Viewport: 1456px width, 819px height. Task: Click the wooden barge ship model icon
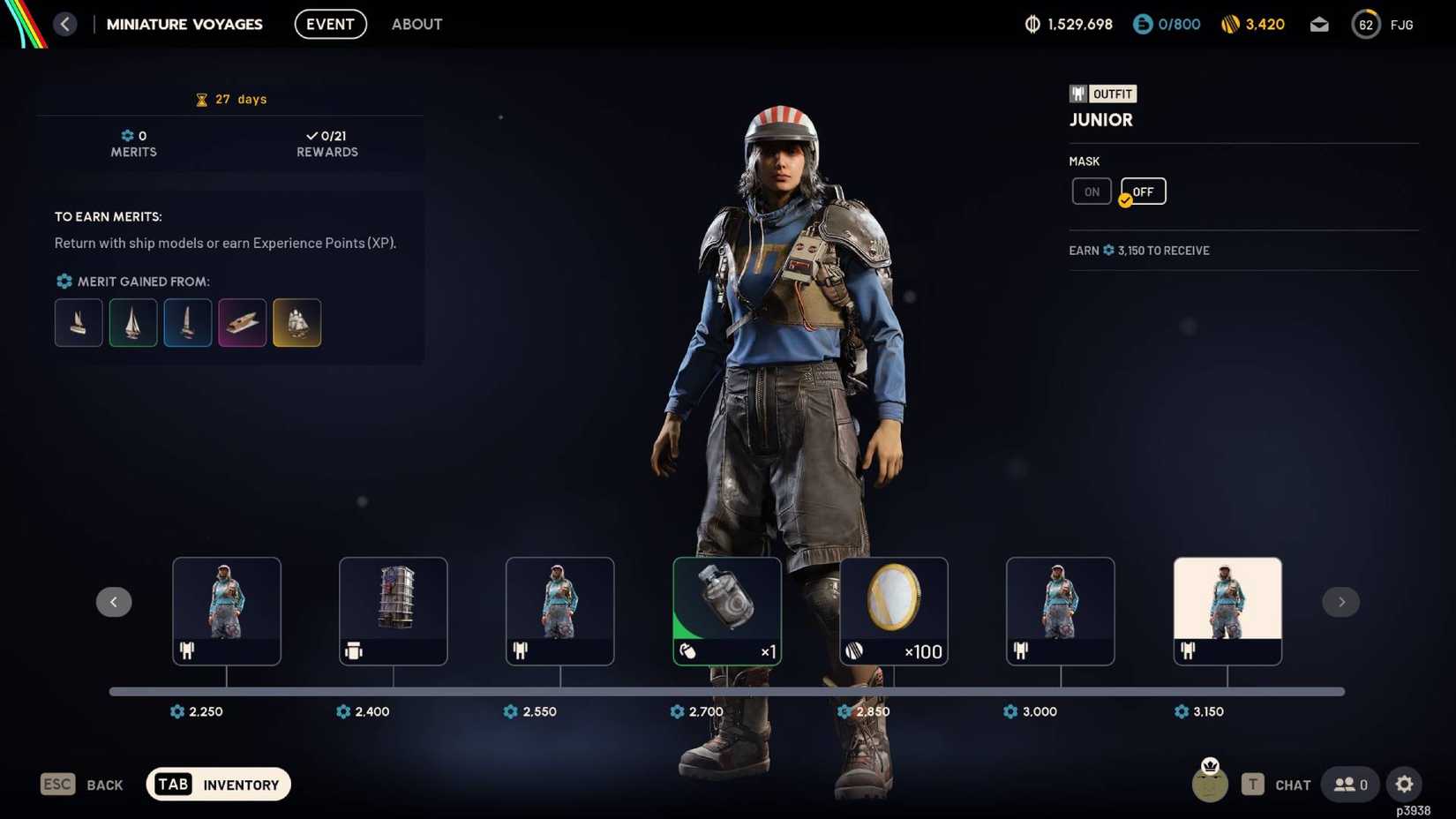coord(242,322)
